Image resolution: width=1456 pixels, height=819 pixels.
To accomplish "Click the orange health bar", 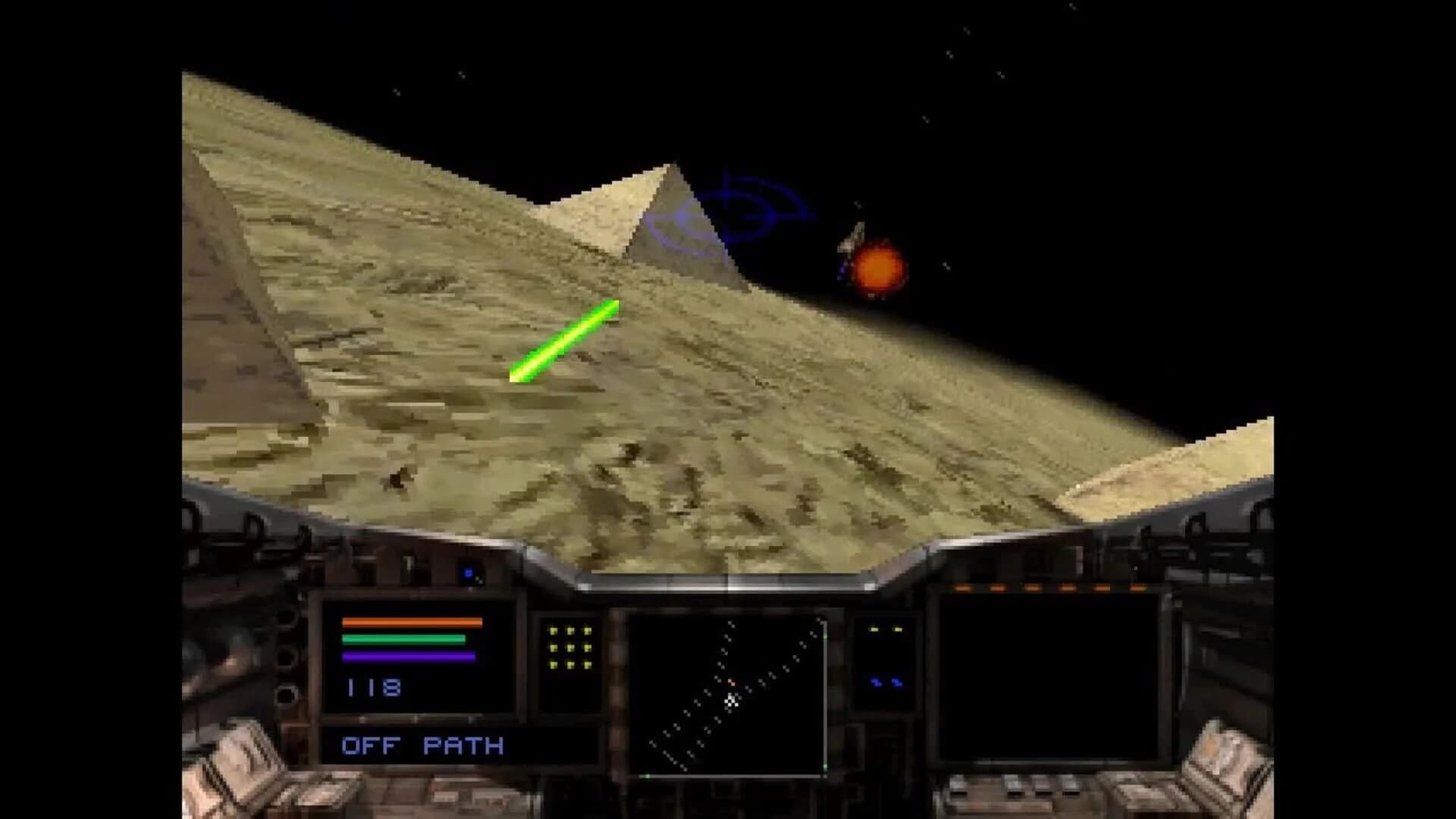I will [411, 622].
